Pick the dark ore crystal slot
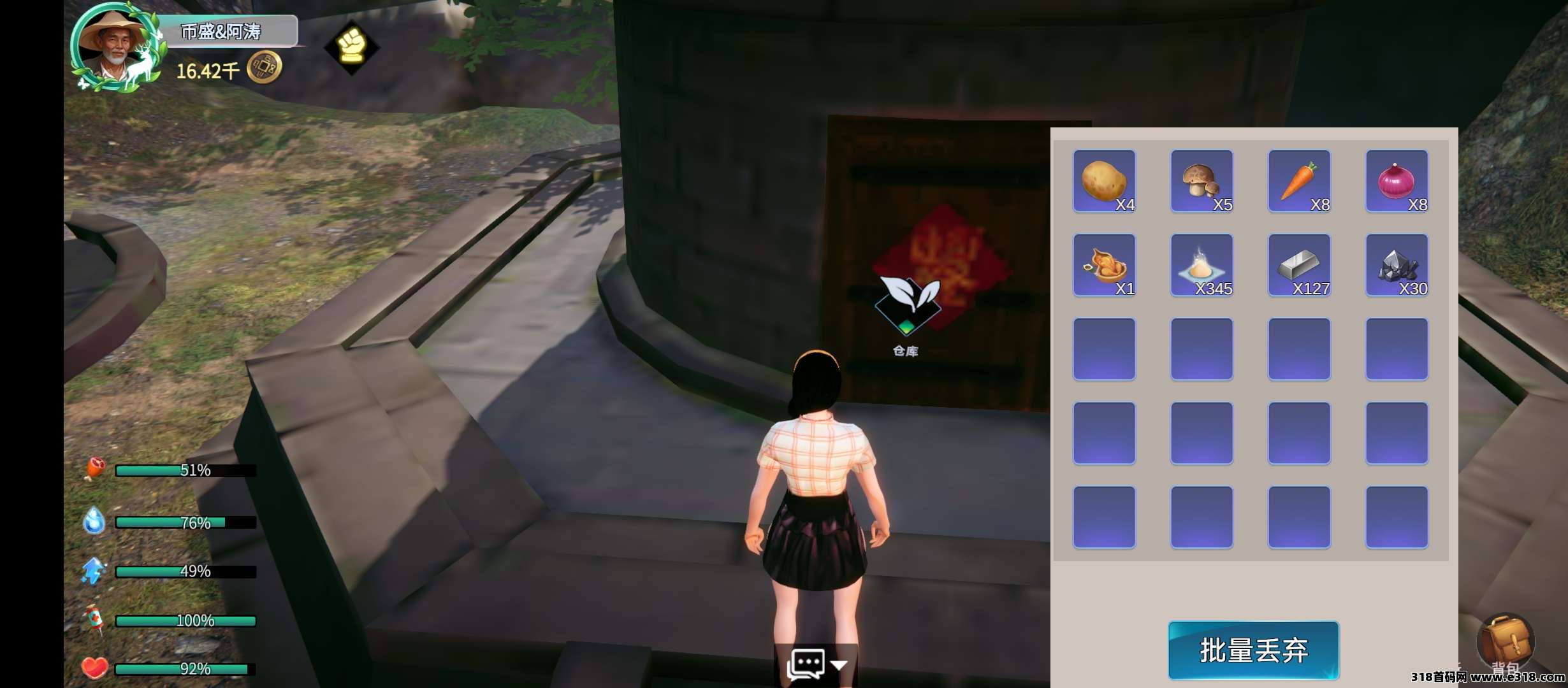The height and width of the screenshot is (688, 1568). click(1397, 265)
